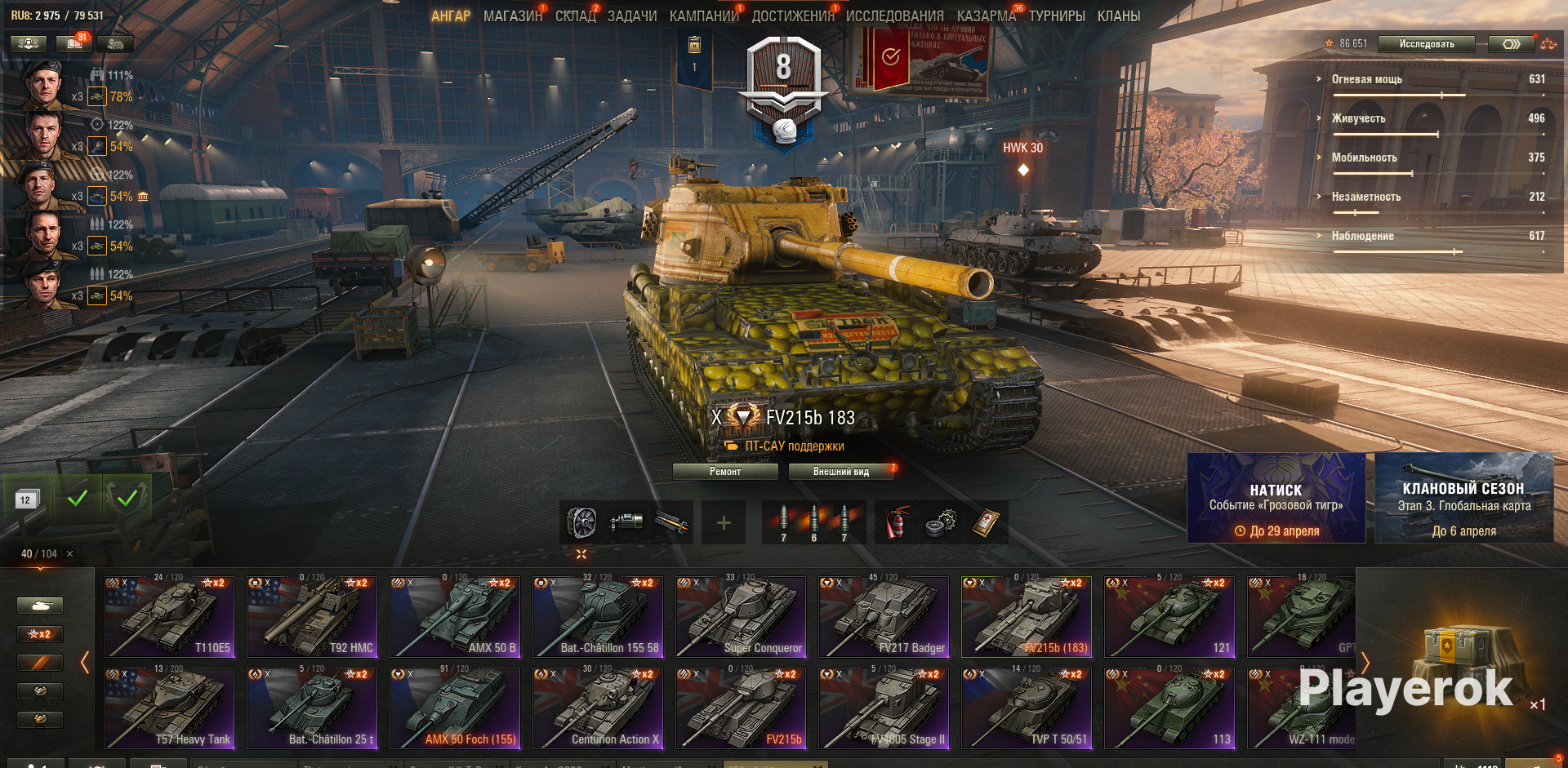1568x768 pixels.
Task: Select the AMX 50 Foch (155) tank
Action: click(x=455, y=708)
